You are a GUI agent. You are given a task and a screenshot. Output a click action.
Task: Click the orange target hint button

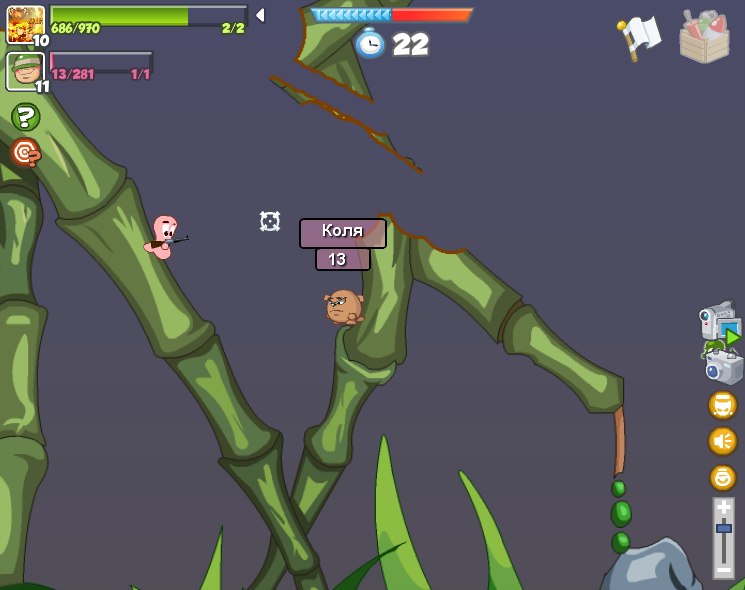pyautogui.click(x=25, y=152)
